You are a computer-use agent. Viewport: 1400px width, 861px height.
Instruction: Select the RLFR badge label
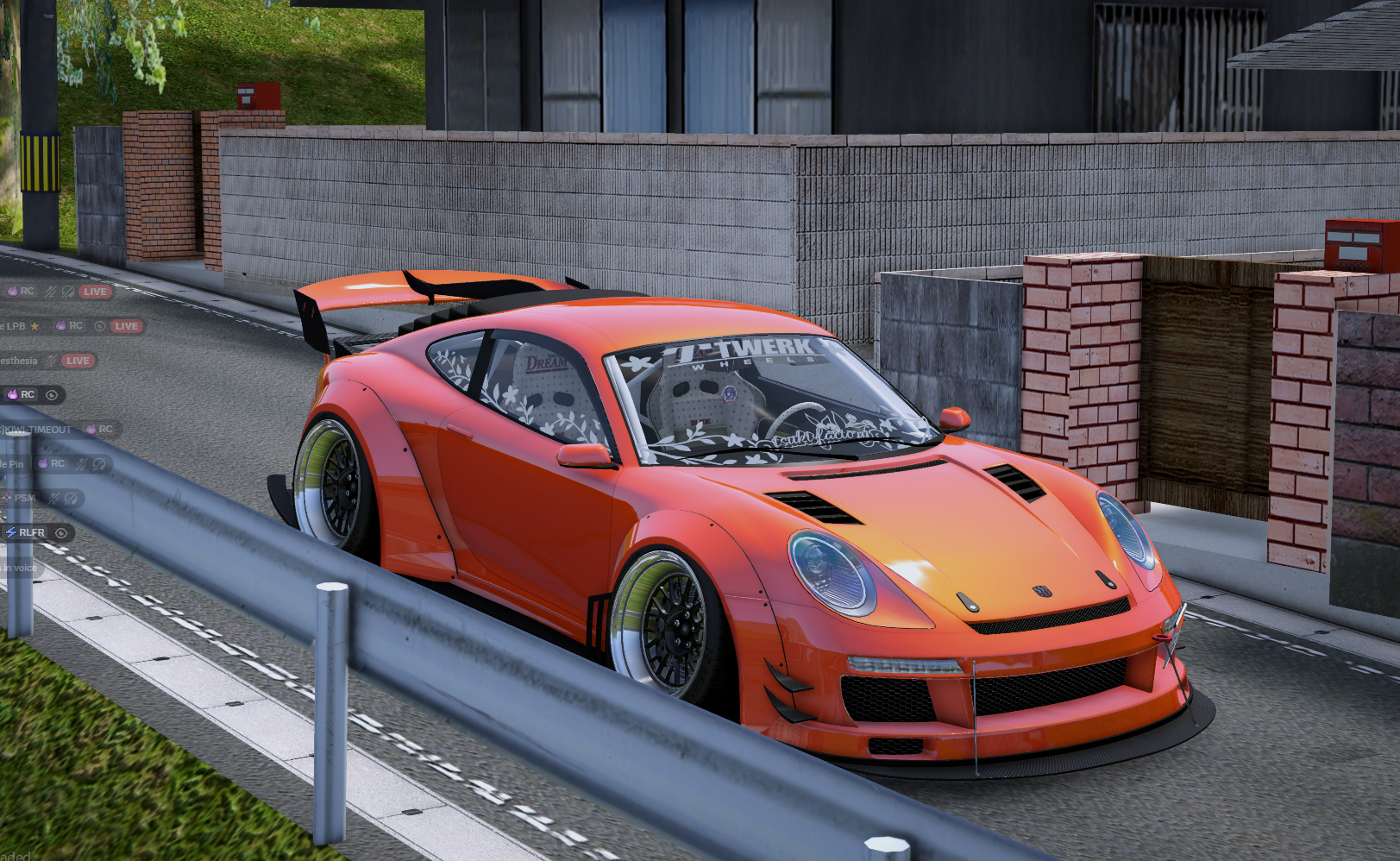(x=31, y=532)
